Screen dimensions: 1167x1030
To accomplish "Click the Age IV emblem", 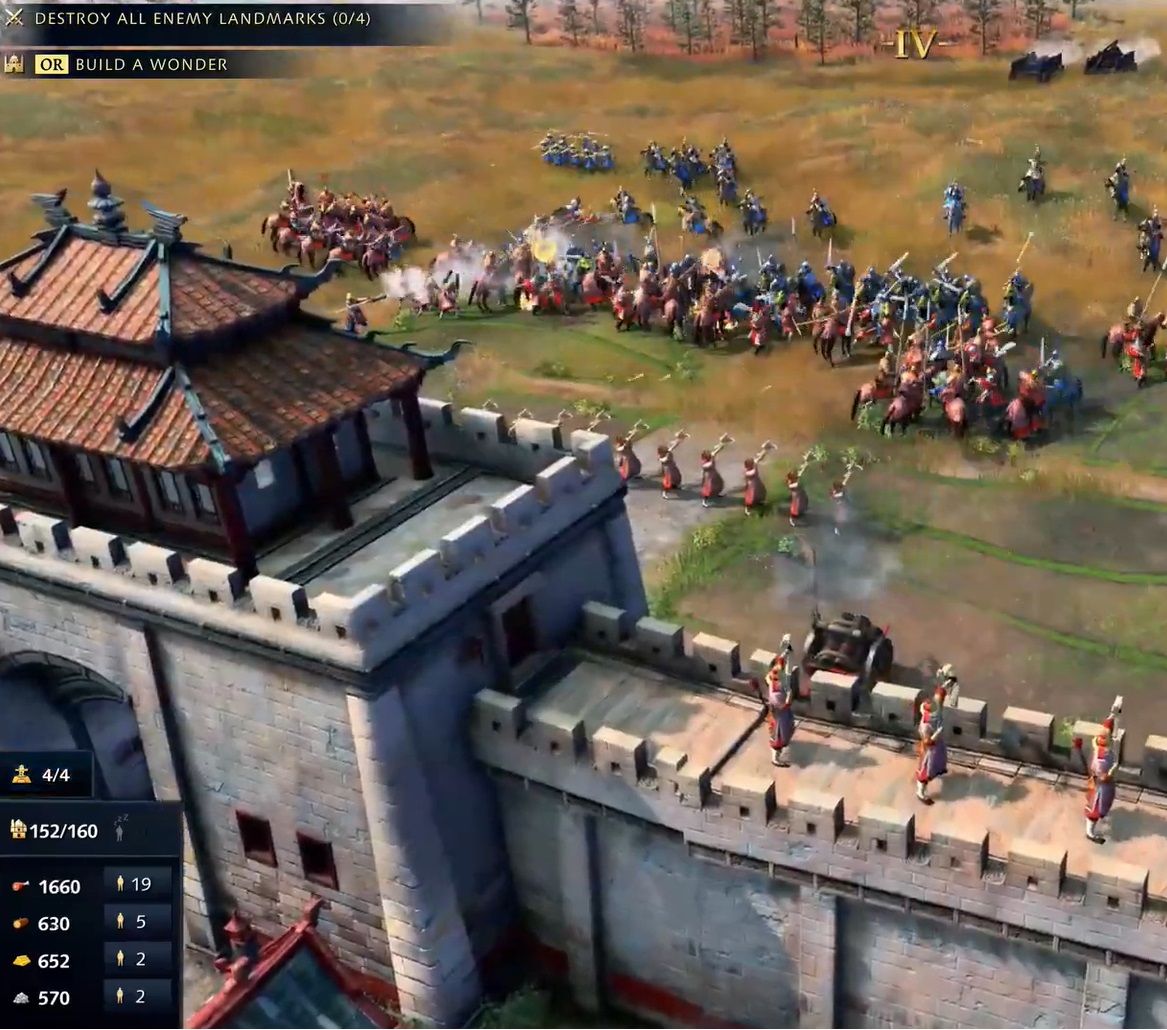I will tap(915, 43).
